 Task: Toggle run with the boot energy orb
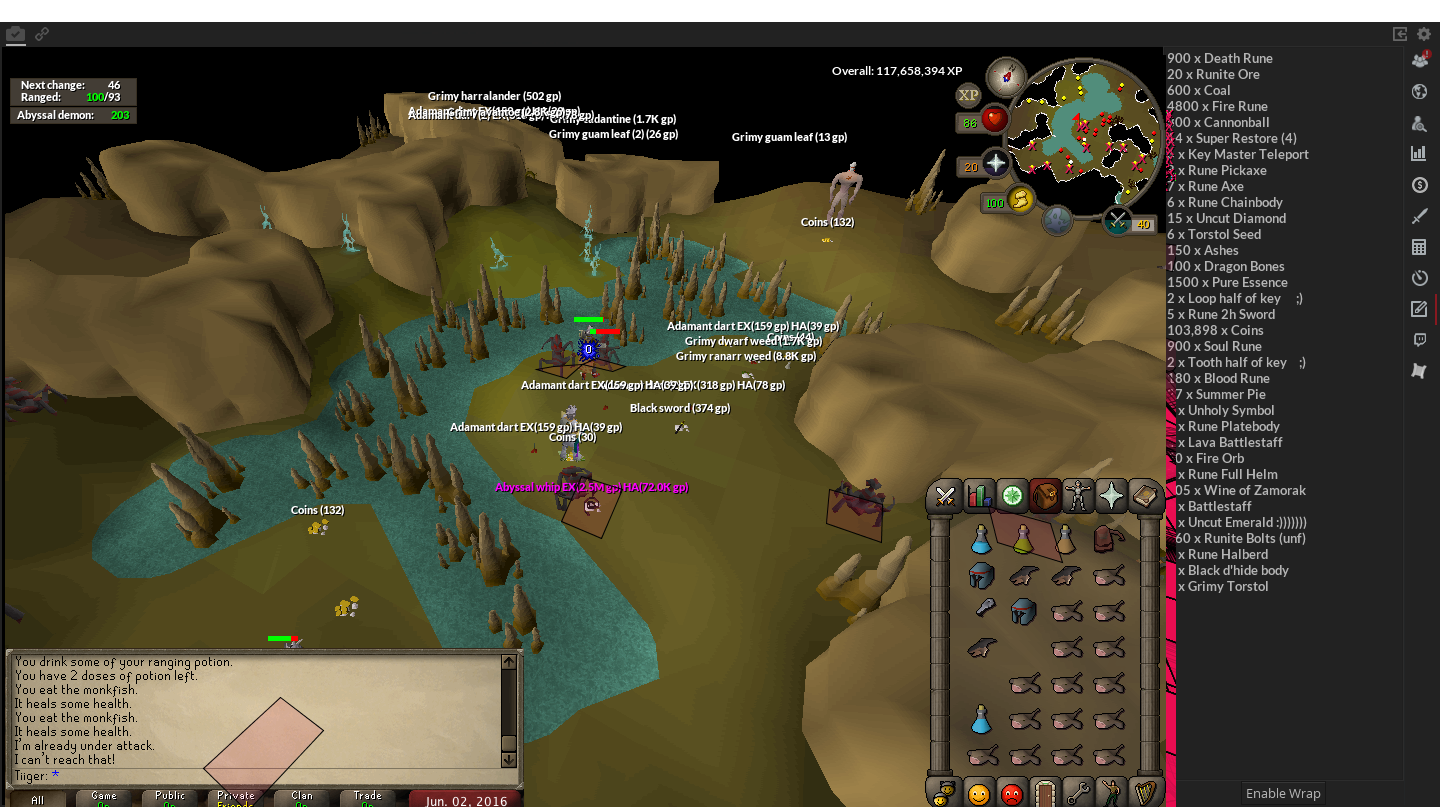[1020, 201]
